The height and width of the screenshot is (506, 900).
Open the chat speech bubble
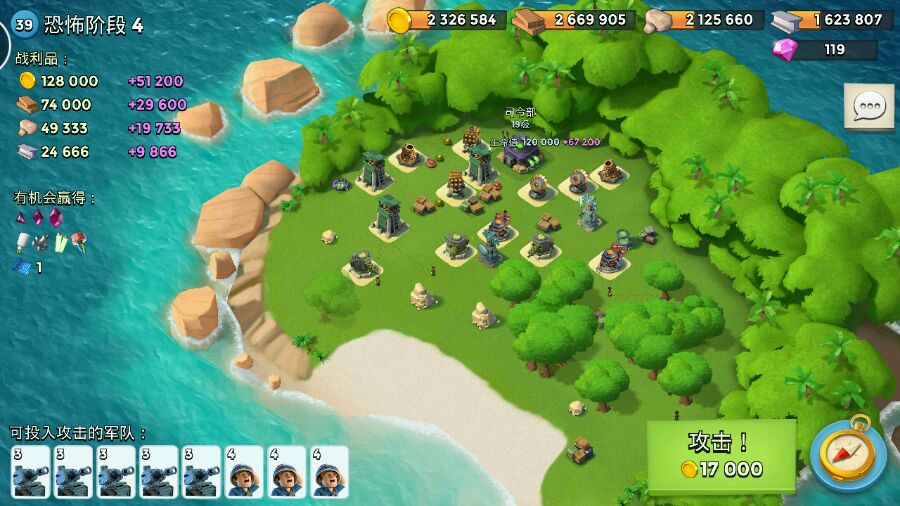(x=868, y=106)
